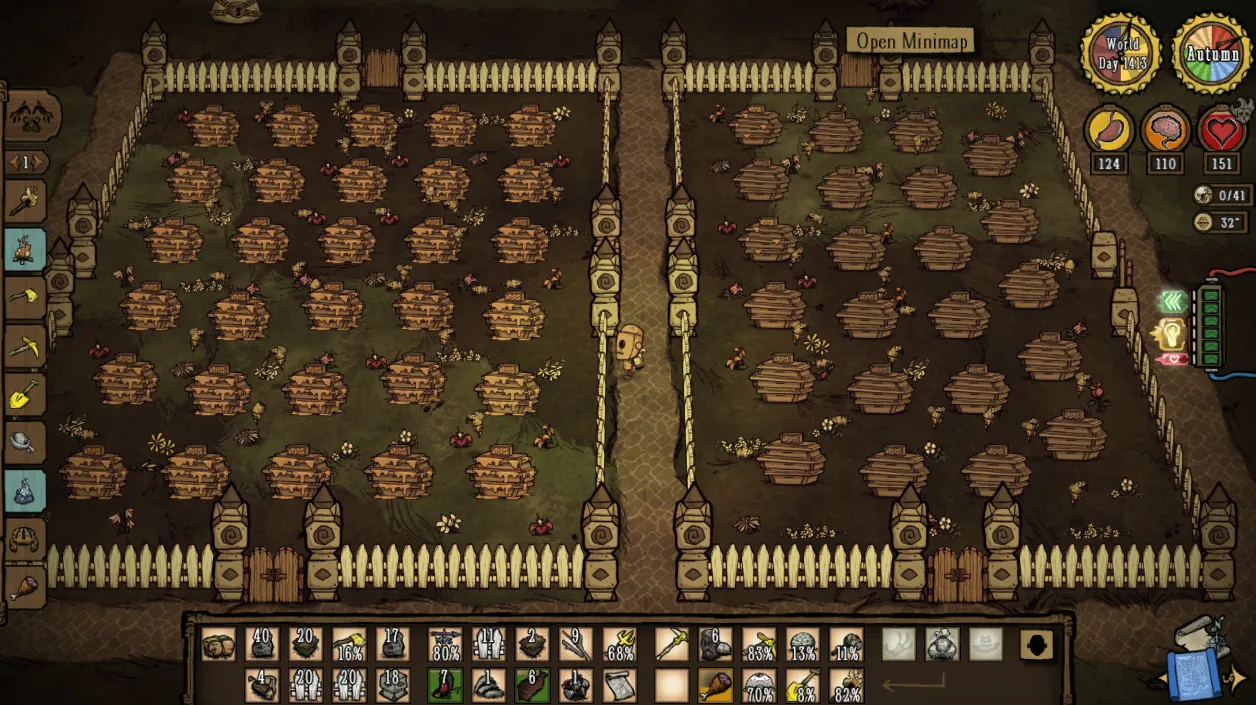This screenshot has height=705, width=1256.
Task: Select the green chevron speed module
Action: pyautogui.click(x=1172, y=301)
